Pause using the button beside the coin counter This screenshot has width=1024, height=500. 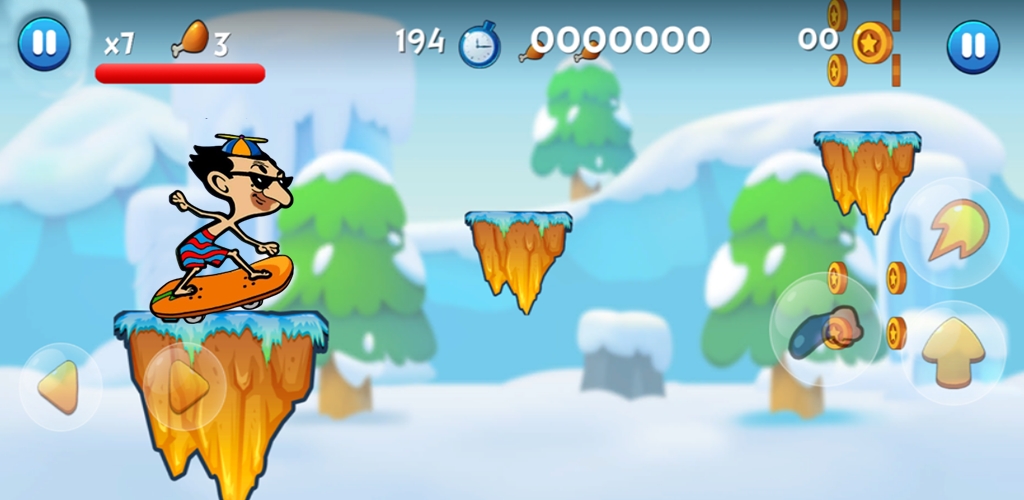[972, 46]
